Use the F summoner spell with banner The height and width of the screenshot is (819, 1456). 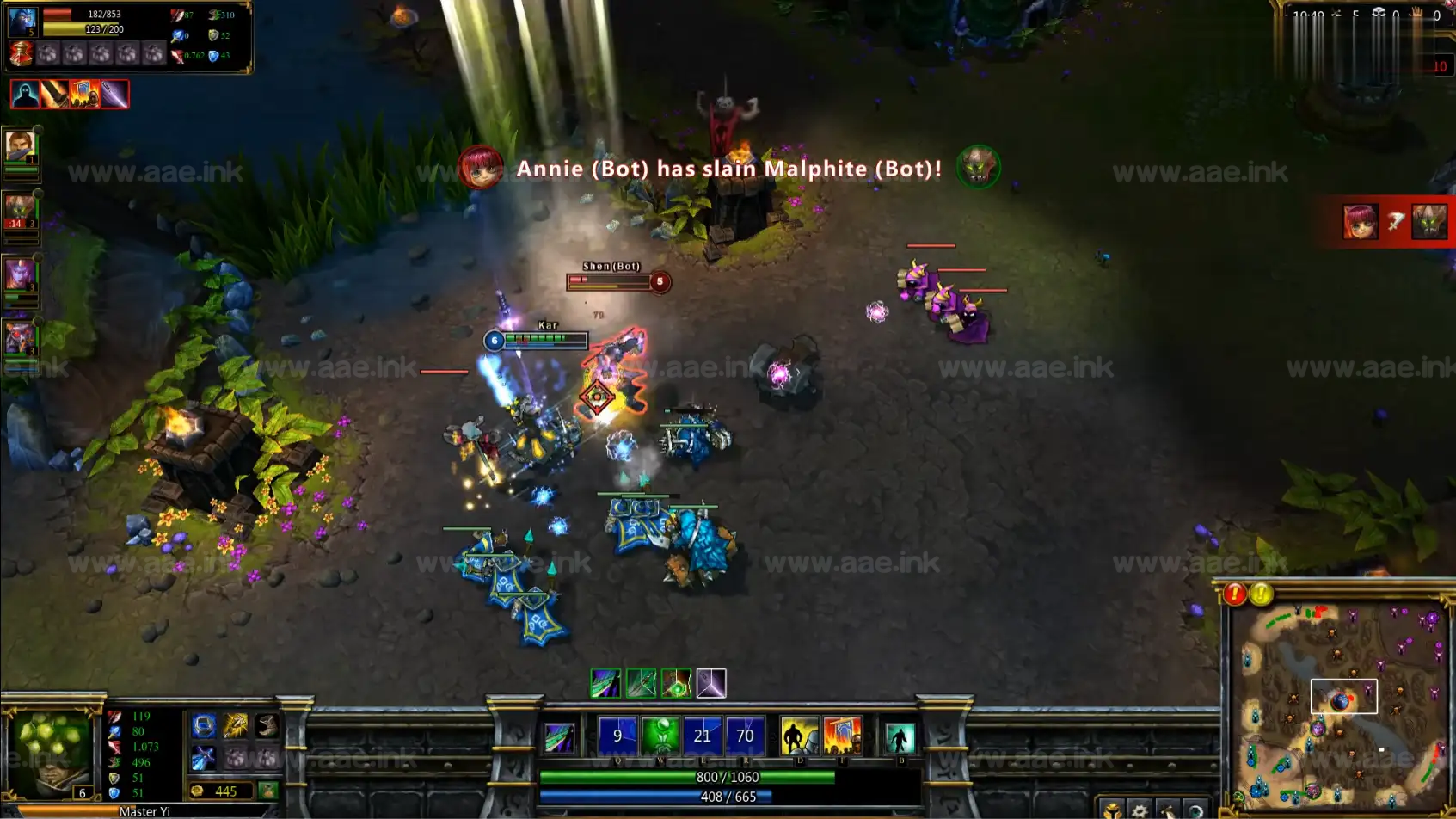point(842,737)
